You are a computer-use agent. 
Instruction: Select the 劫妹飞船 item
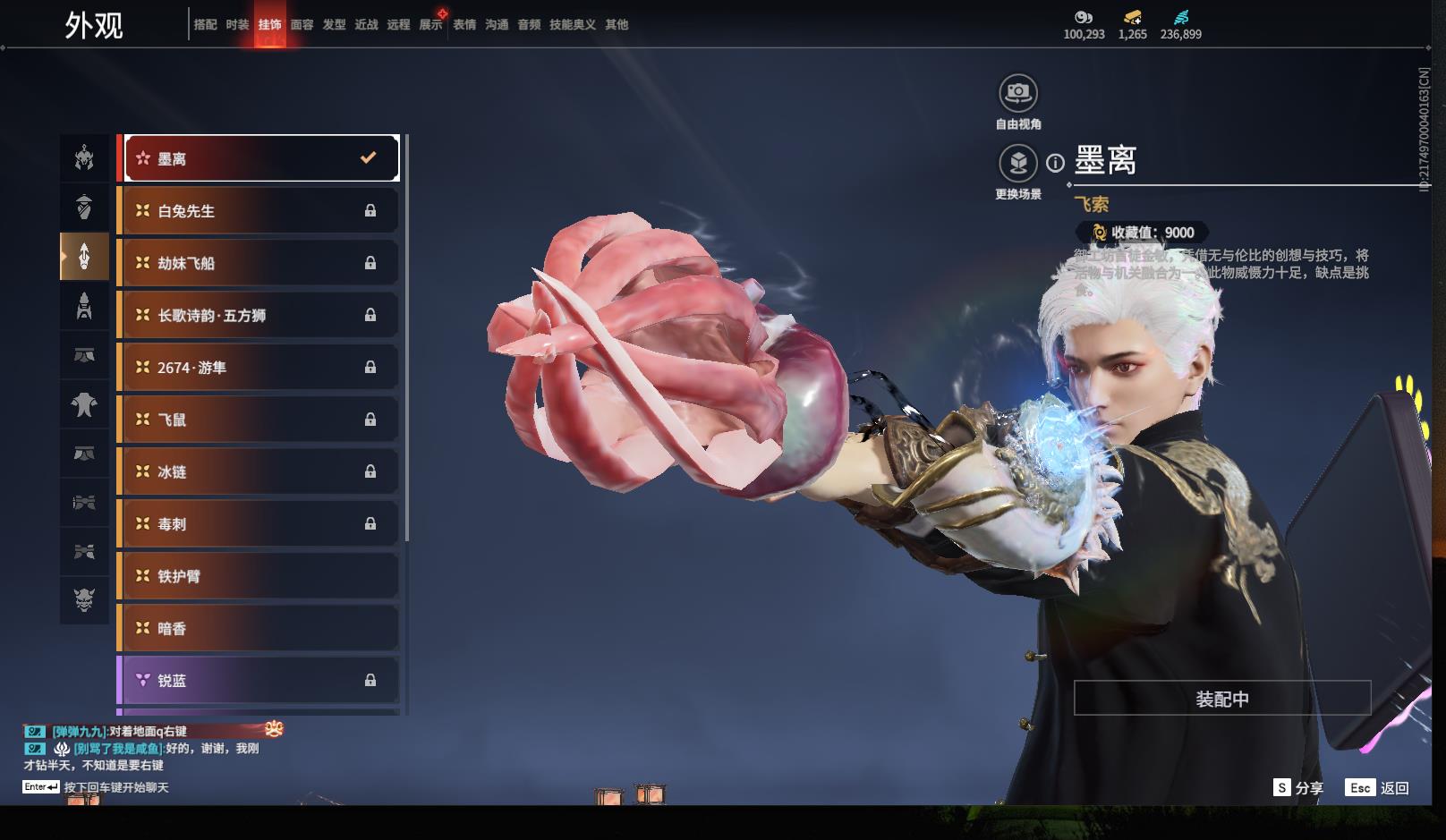tap(259, 263)
